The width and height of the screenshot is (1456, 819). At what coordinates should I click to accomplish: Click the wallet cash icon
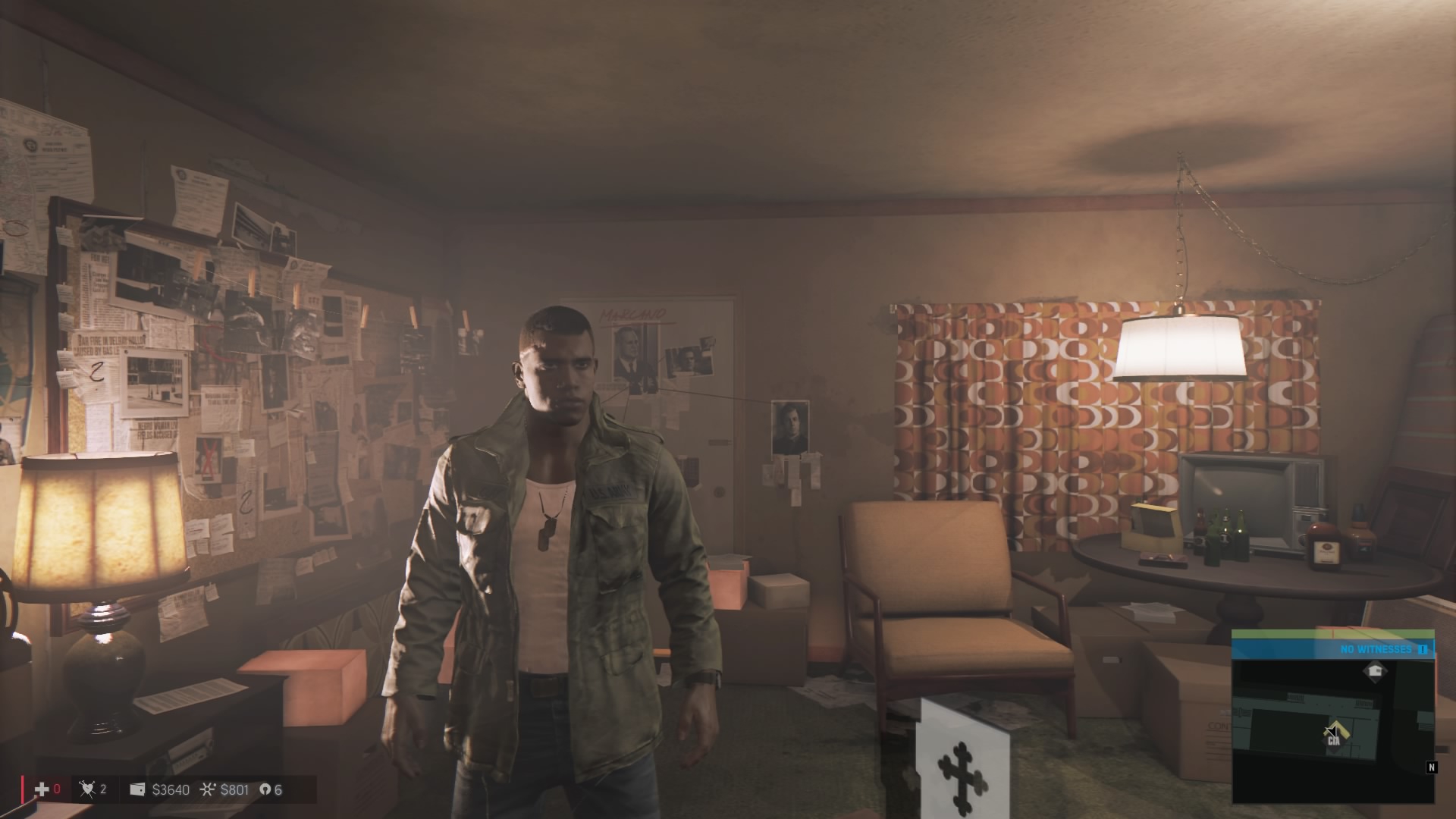pos(138,789)
